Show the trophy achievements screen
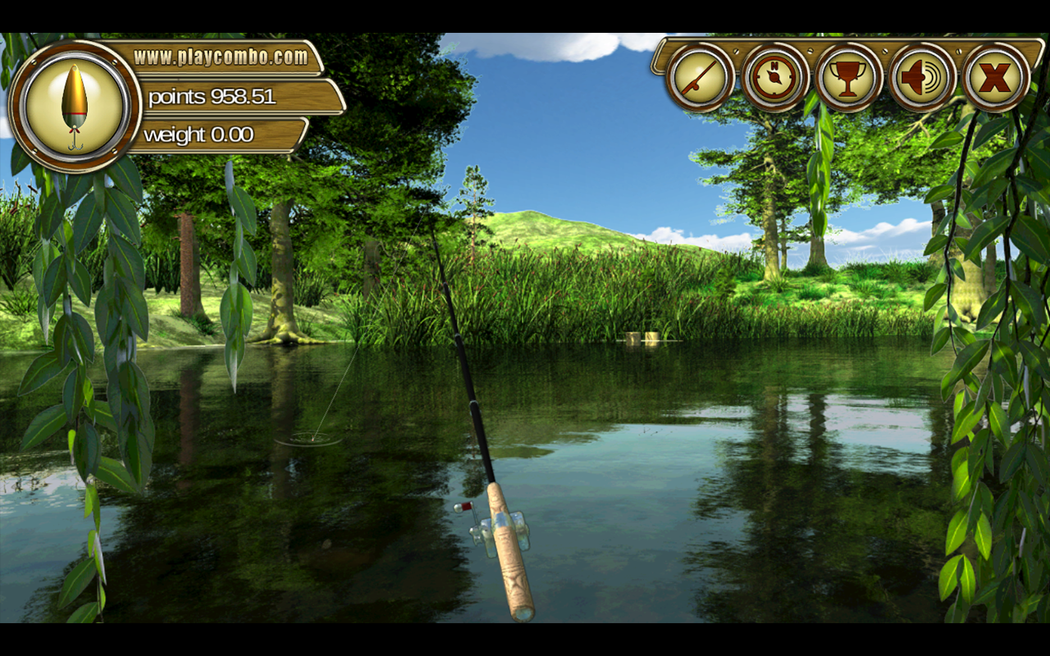The width and height of the screenshot is (1050, 656). [x=849, y=77]
